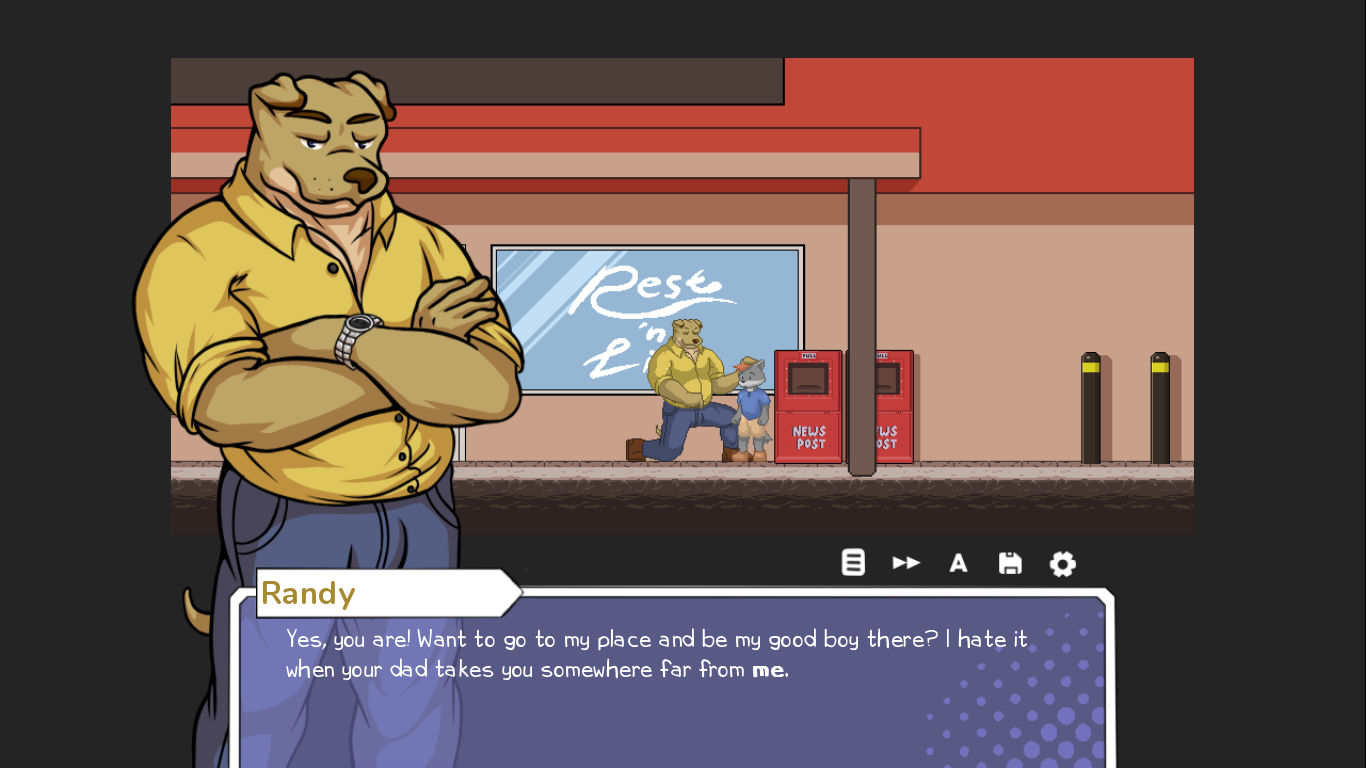The height and width of the screenshot is (768, 1366).
Task: Open game settings with the gear icon
Action: pyautogui.click(x=1062, y=563)
